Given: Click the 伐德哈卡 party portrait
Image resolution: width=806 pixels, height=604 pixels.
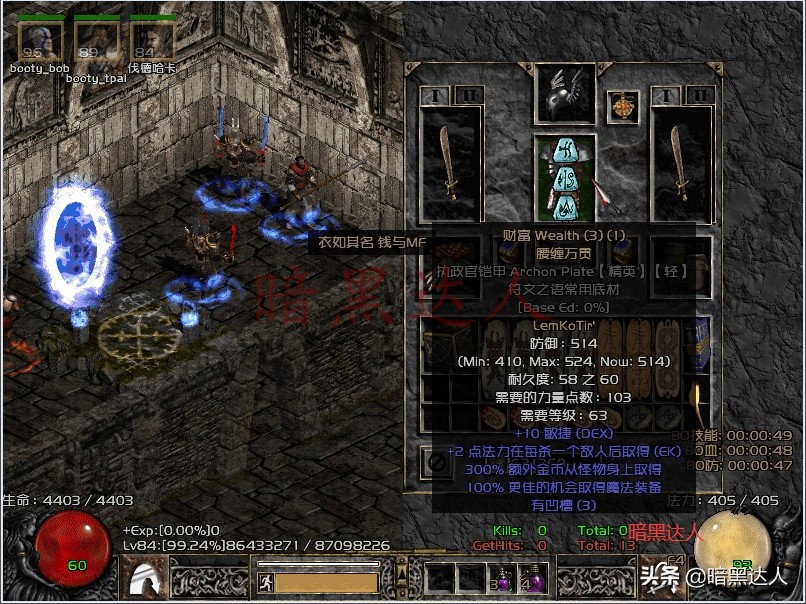Looking at the screenshot, I should (152, 41).
